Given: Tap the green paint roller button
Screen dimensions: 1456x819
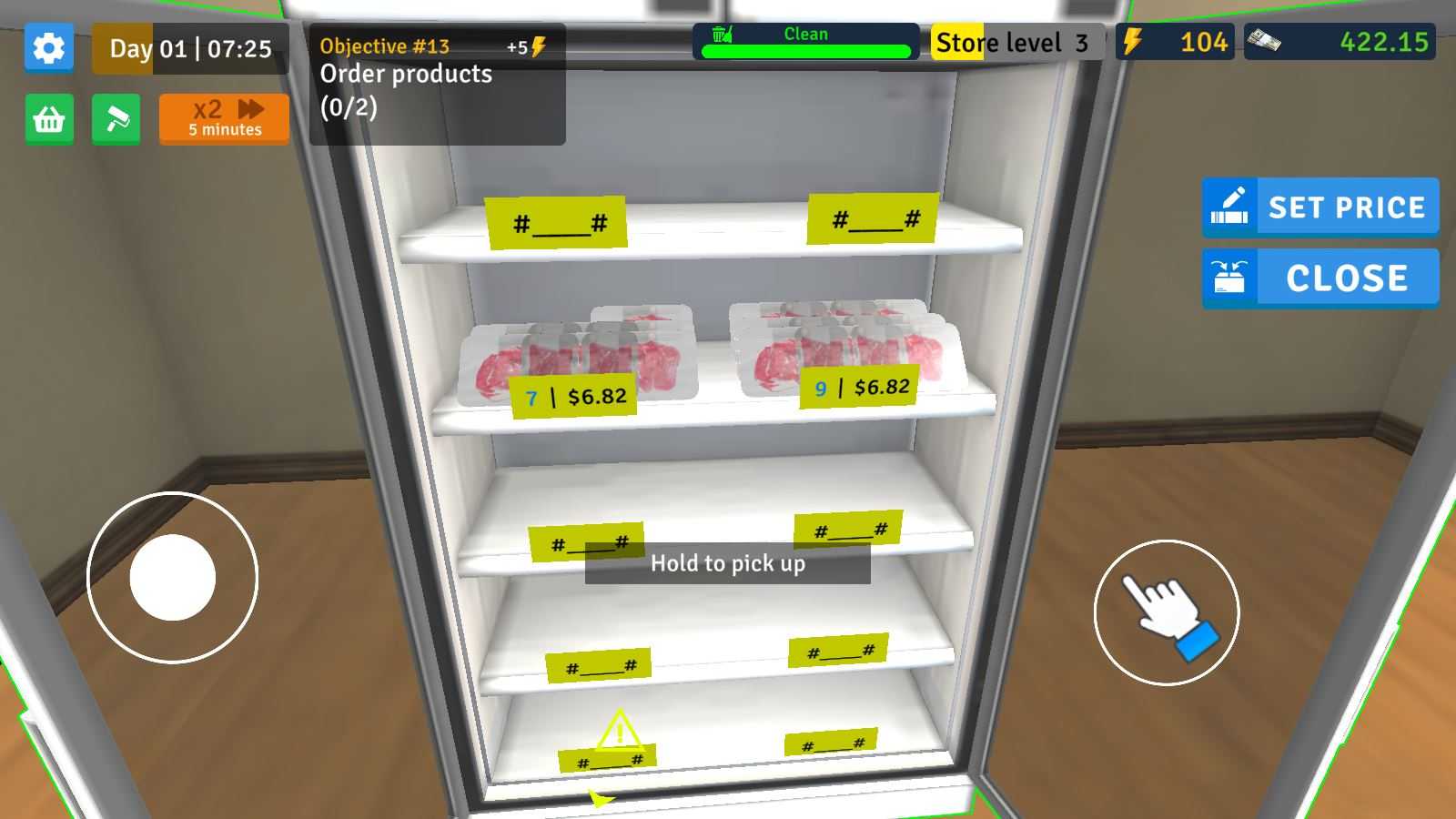Looking at the screenshot, I should pos(116,119).
